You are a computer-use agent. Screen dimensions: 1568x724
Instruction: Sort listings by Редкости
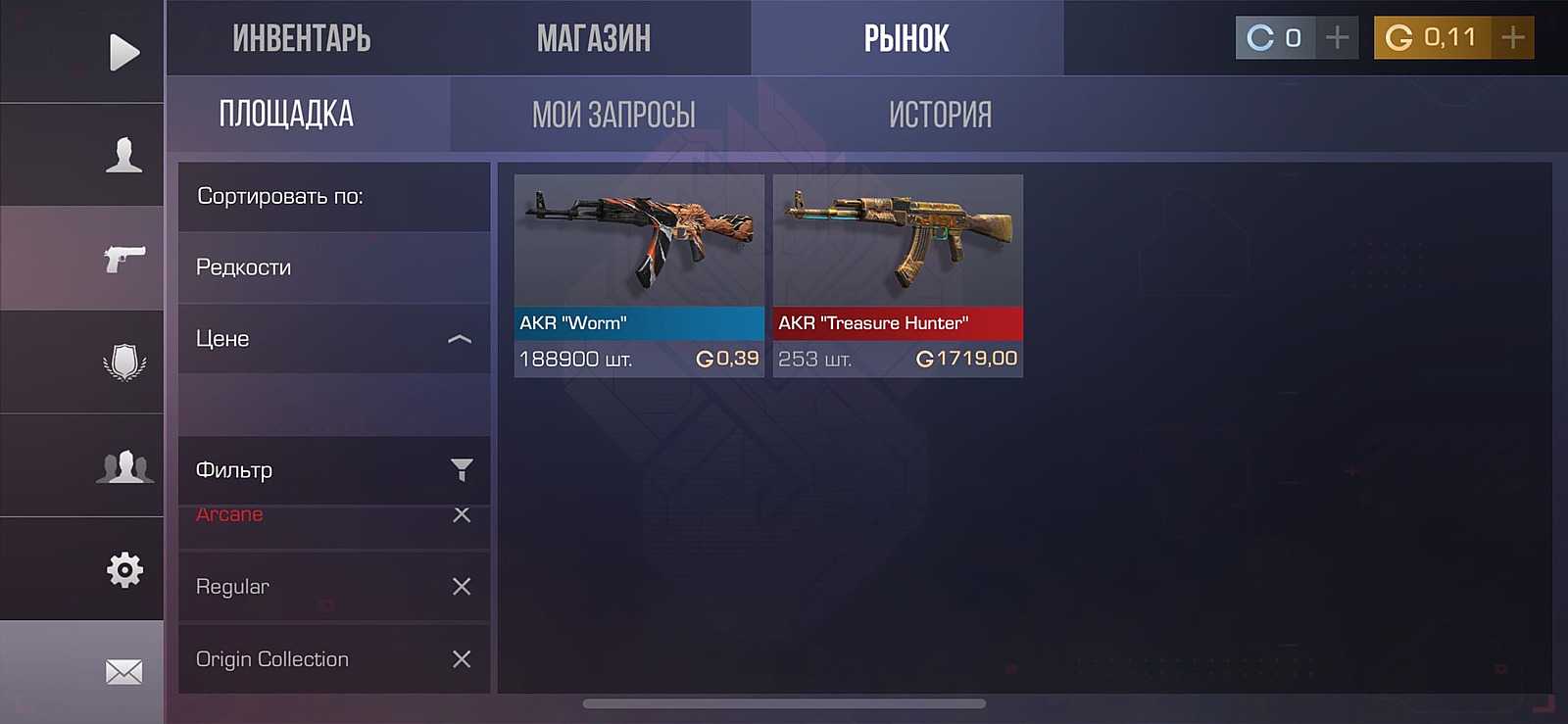click(x=333, y=267)
